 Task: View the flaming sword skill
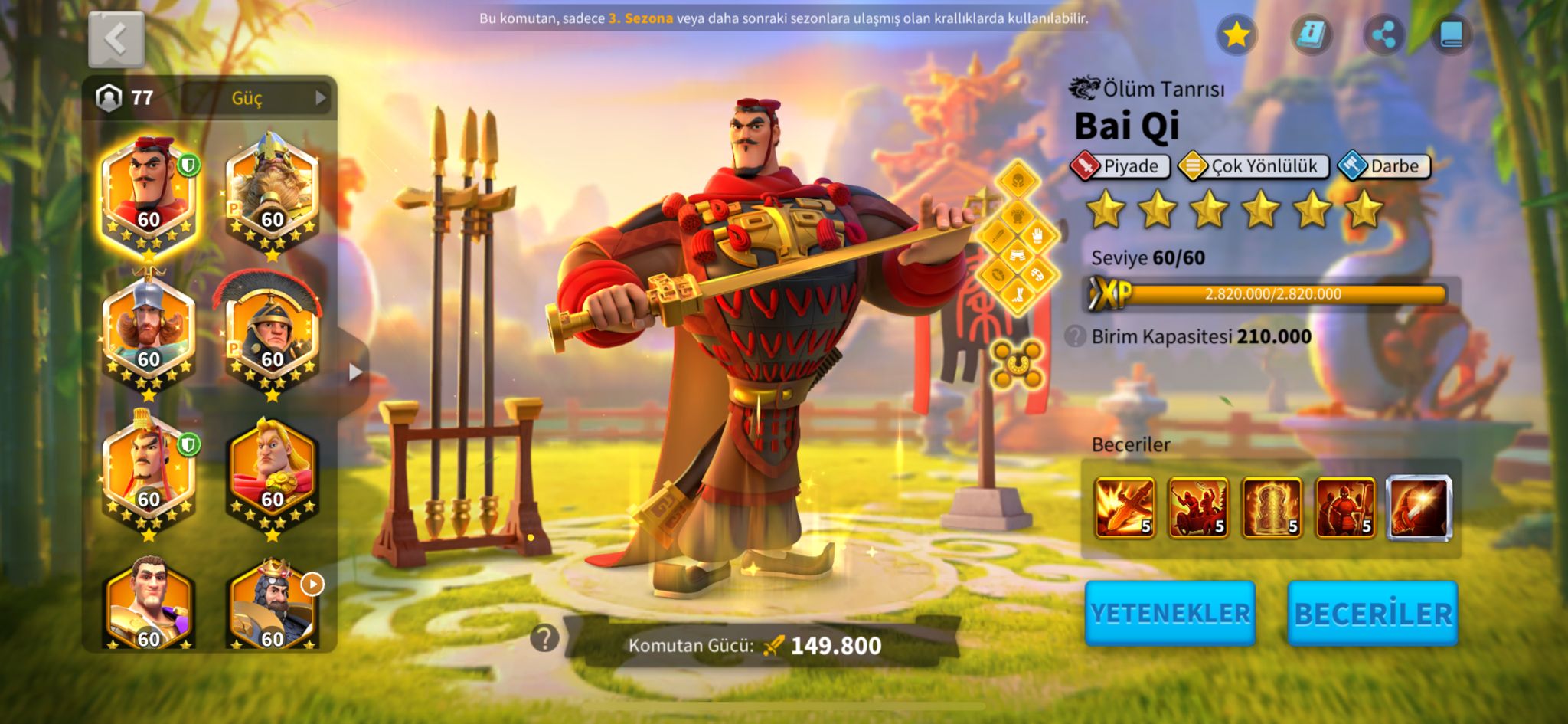point(1124,507)
